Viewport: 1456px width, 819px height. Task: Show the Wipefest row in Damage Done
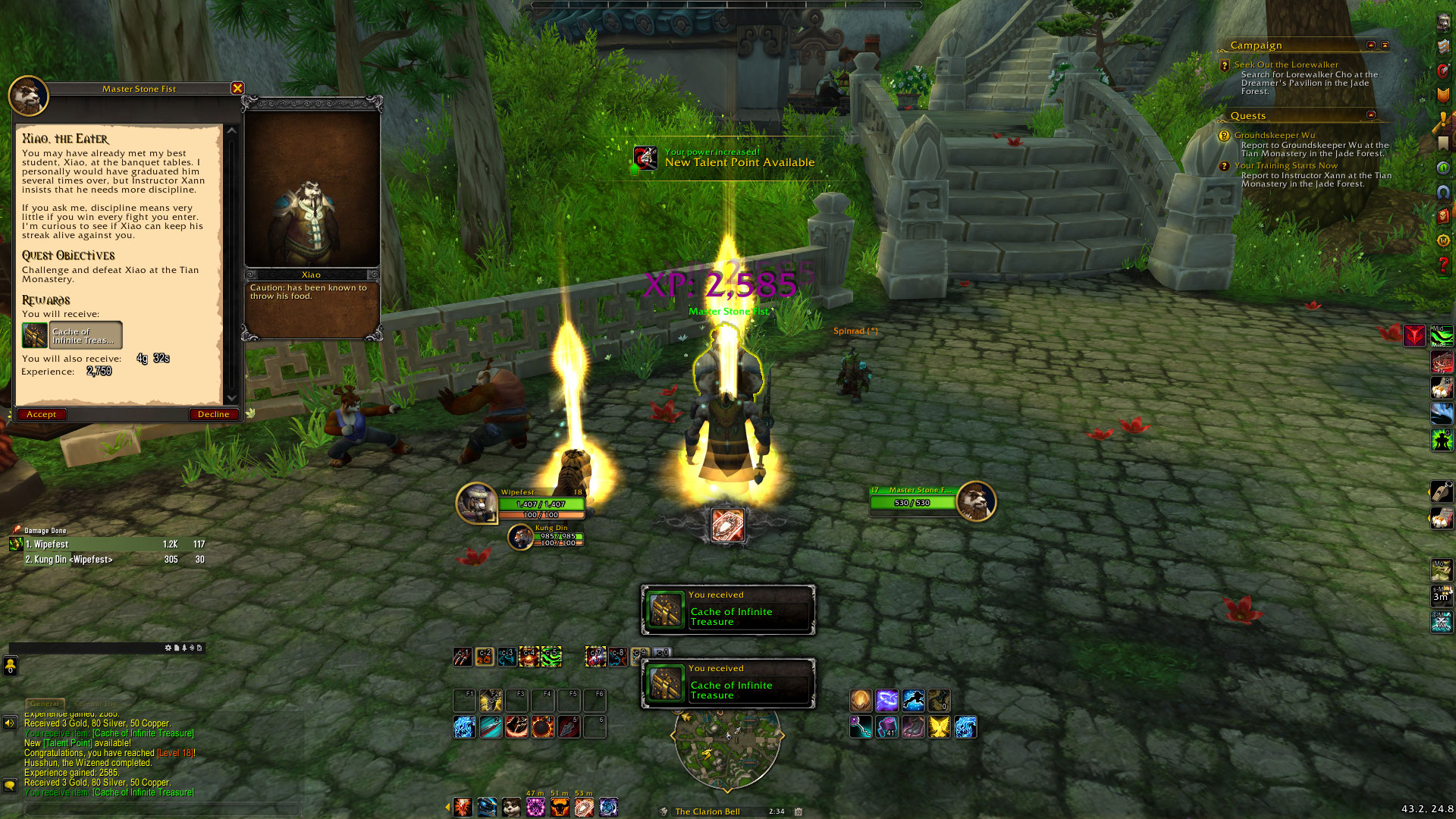106,544
